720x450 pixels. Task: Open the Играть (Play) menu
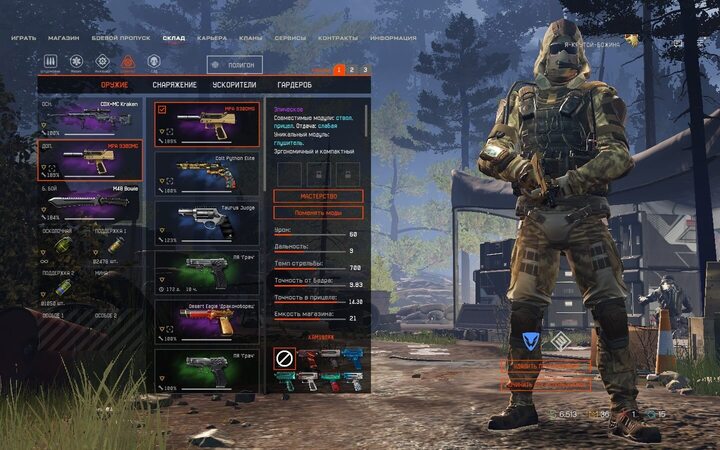[x=24, y=38]
